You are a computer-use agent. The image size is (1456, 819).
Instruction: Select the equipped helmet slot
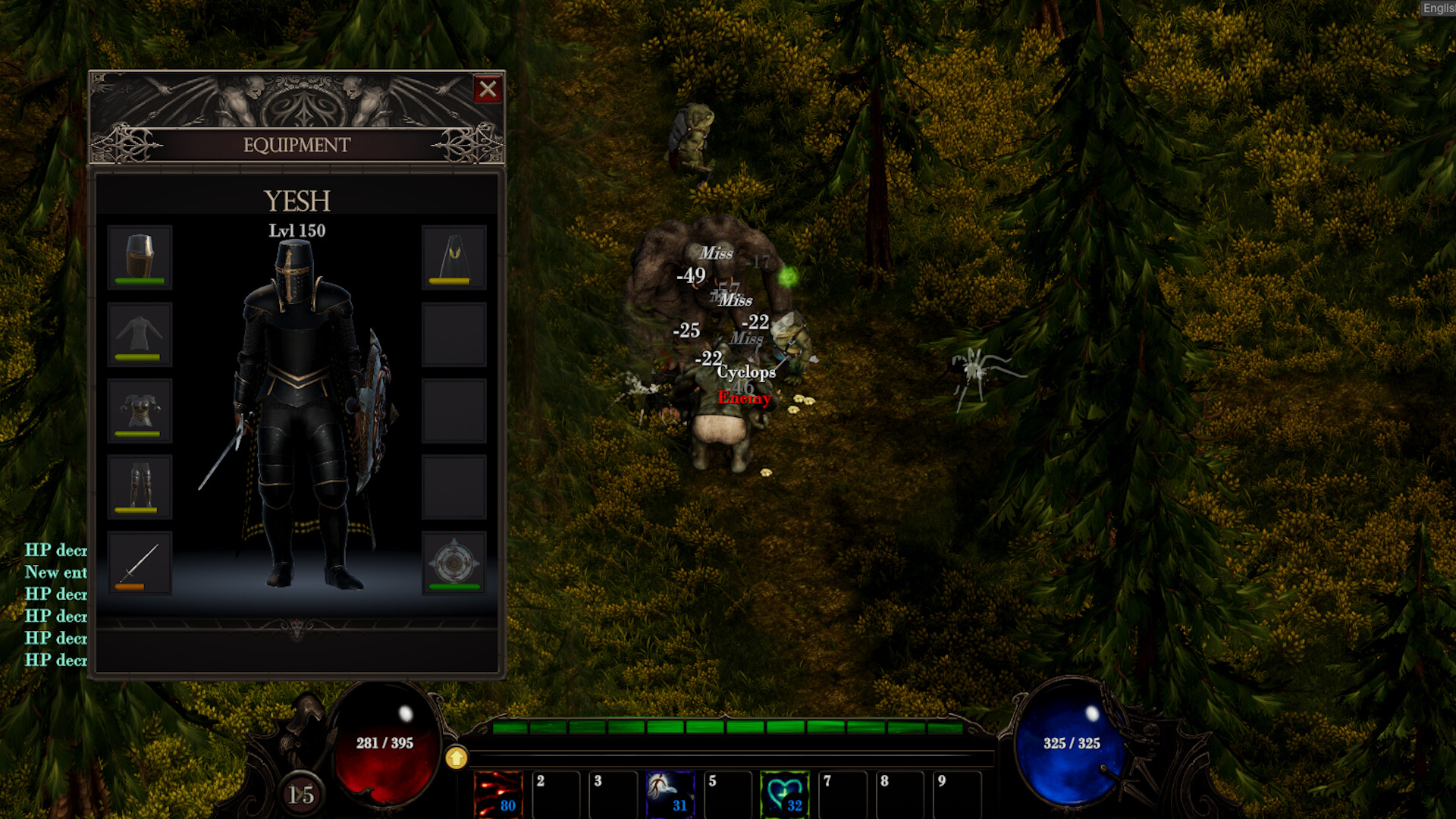click(140, 256)
